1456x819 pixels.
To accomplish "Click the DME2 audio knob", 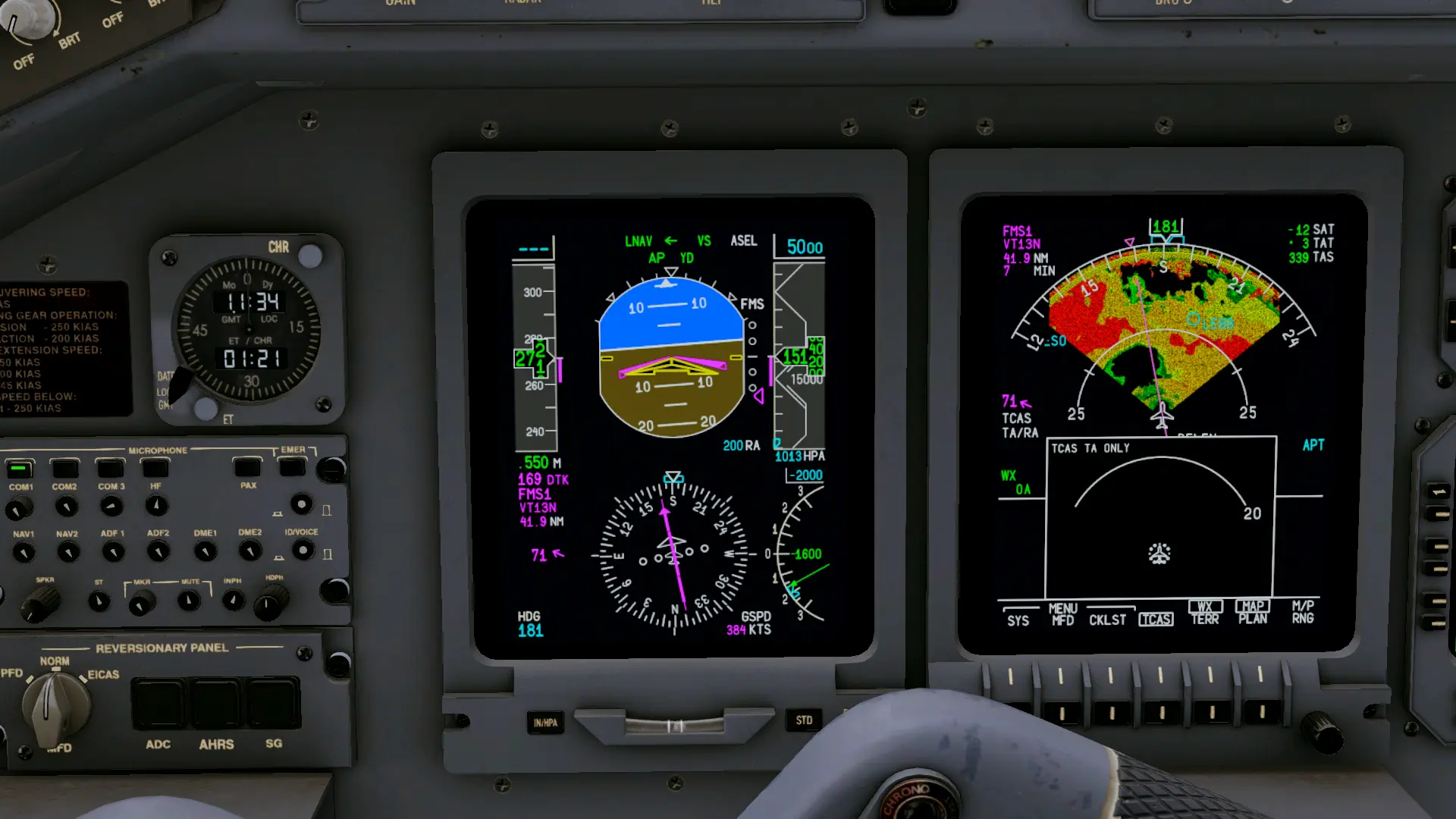I will (x=250, y=550).
